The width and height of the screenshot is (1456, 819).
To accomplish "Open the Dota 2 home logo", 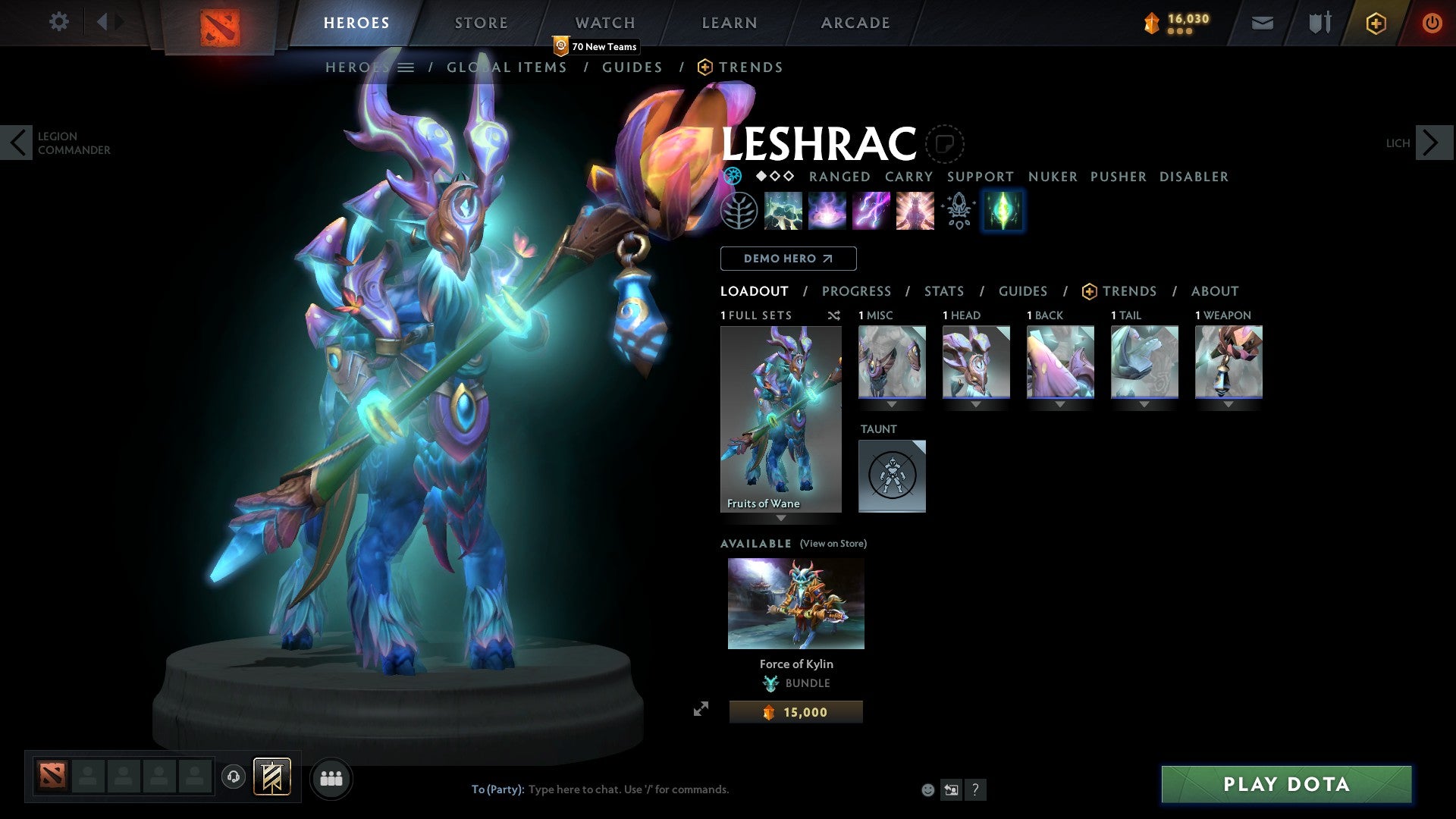I will (x=221, y=23).
